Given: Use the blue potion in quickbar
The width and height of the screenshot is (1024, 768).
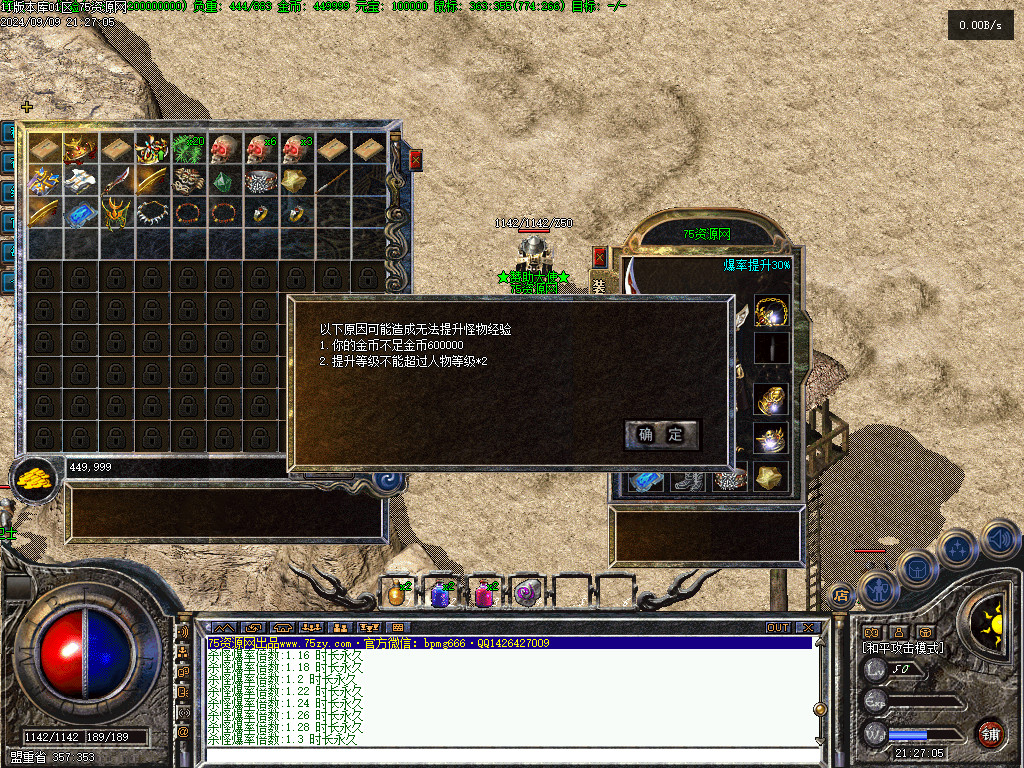Looking at the screenshot, I should (x=440, y=594).
